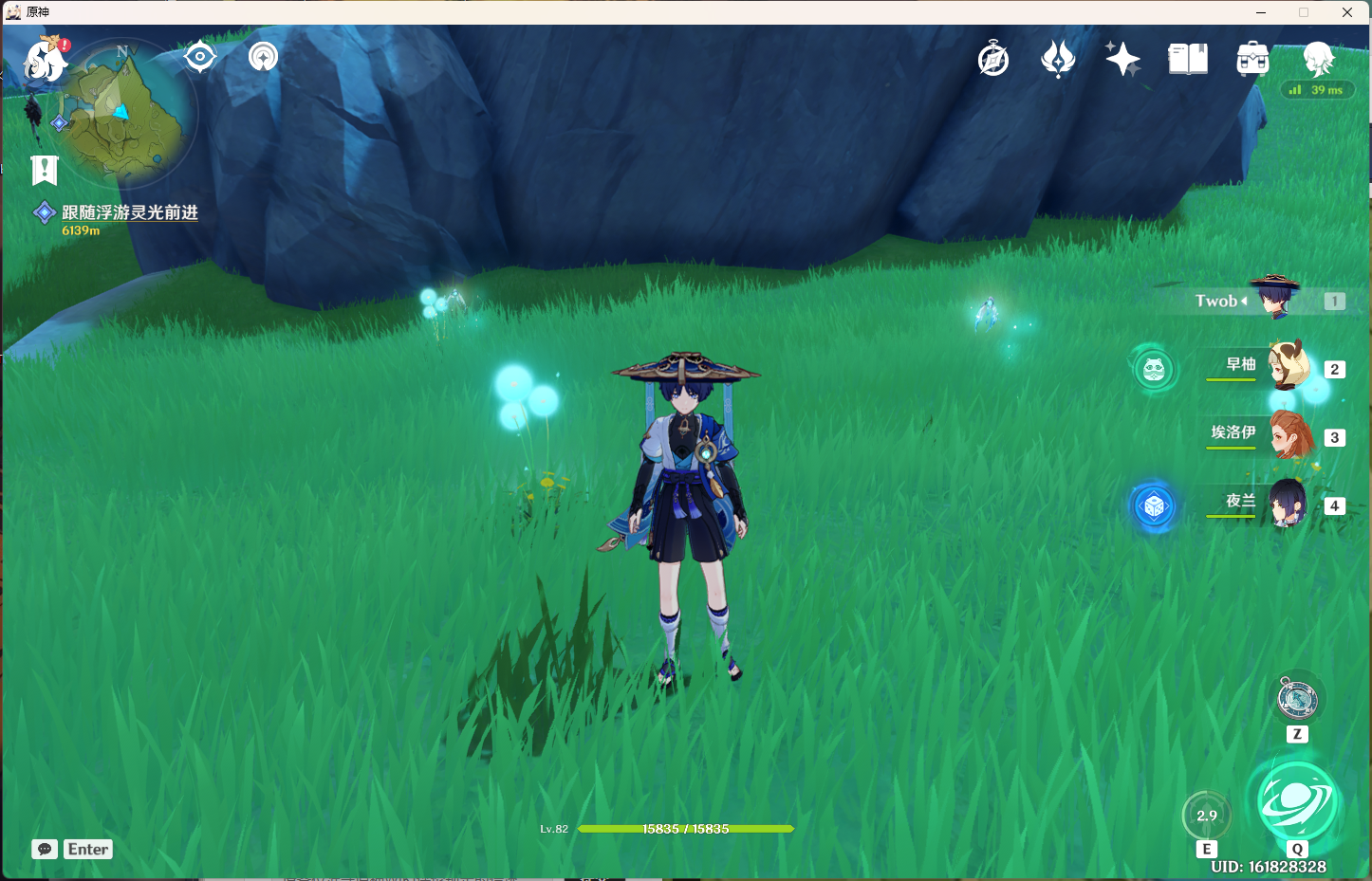Viewport: 1372px width, 881px height.
Task: Click the Lv.82 HP progress bar
Action: tap(685, 828)
